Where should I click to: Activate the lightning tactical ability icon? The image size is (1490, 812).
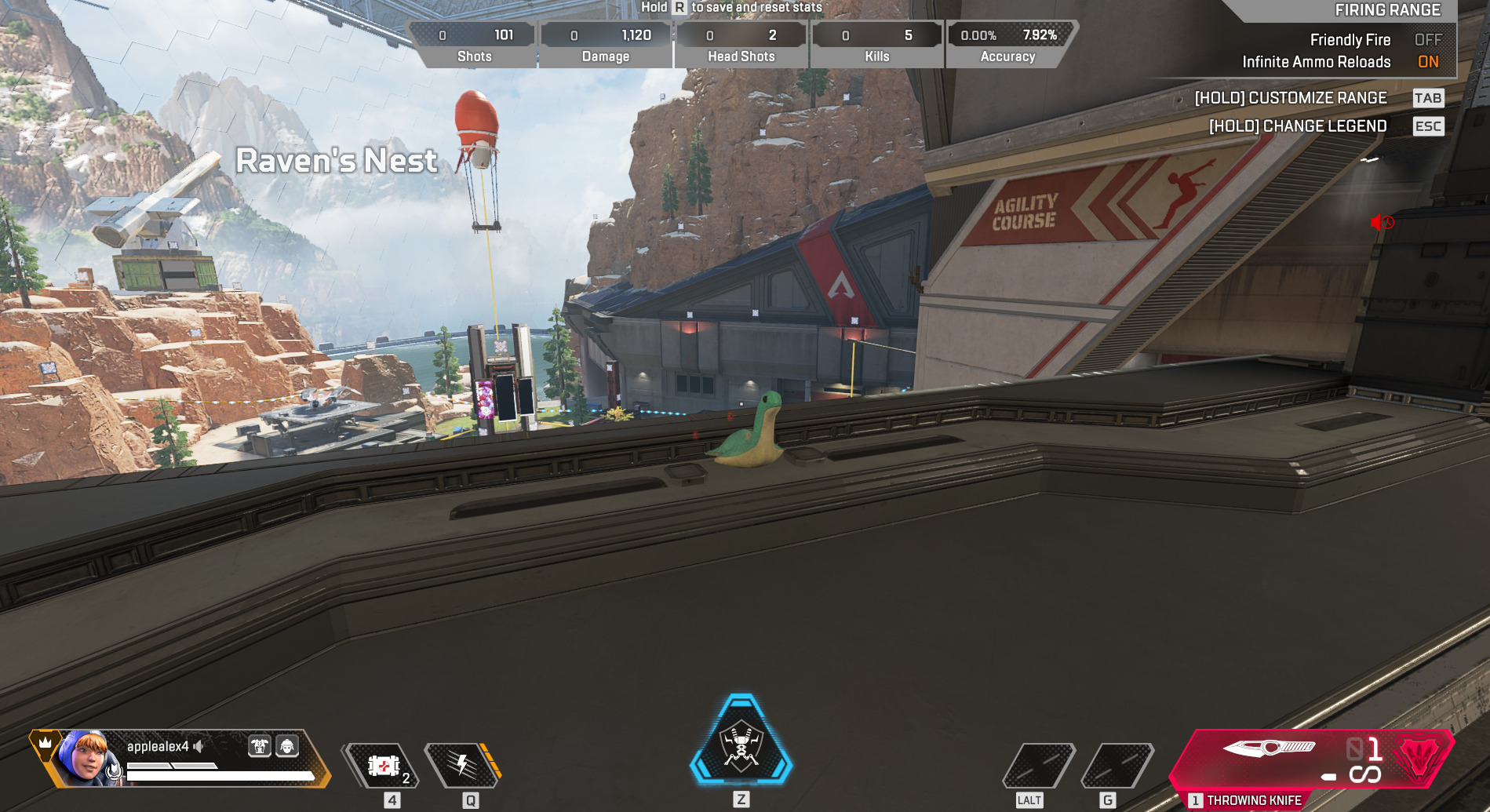click(463, 765)
